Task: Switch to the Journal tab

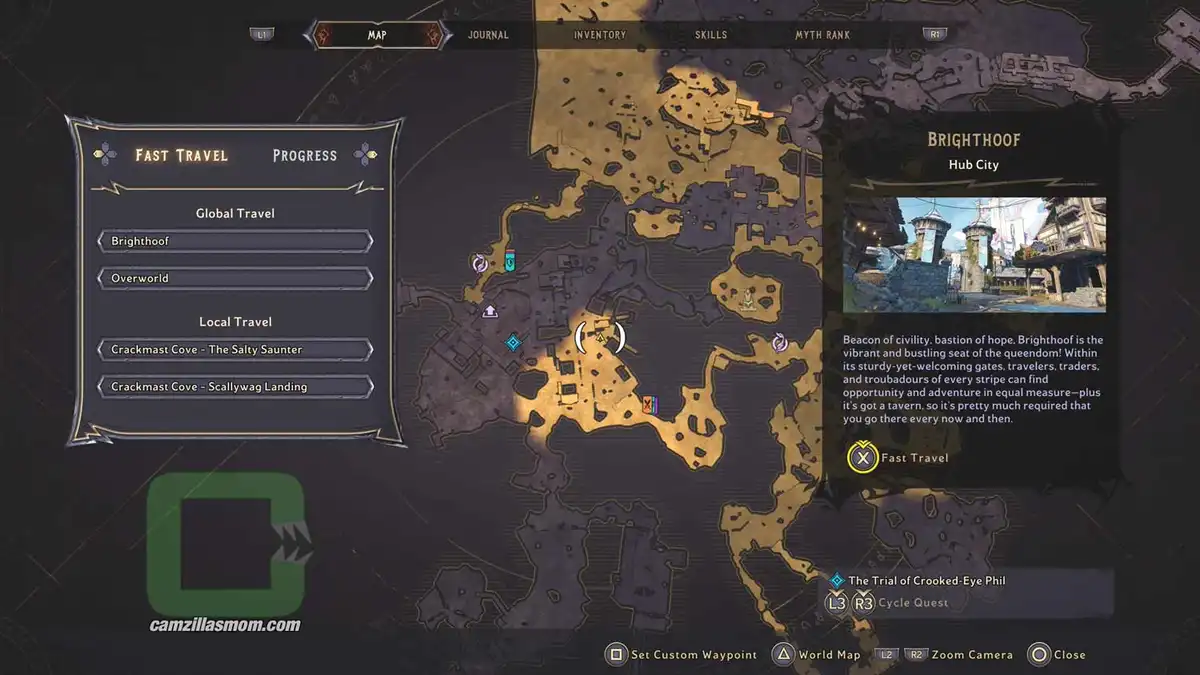Action: 488,35
